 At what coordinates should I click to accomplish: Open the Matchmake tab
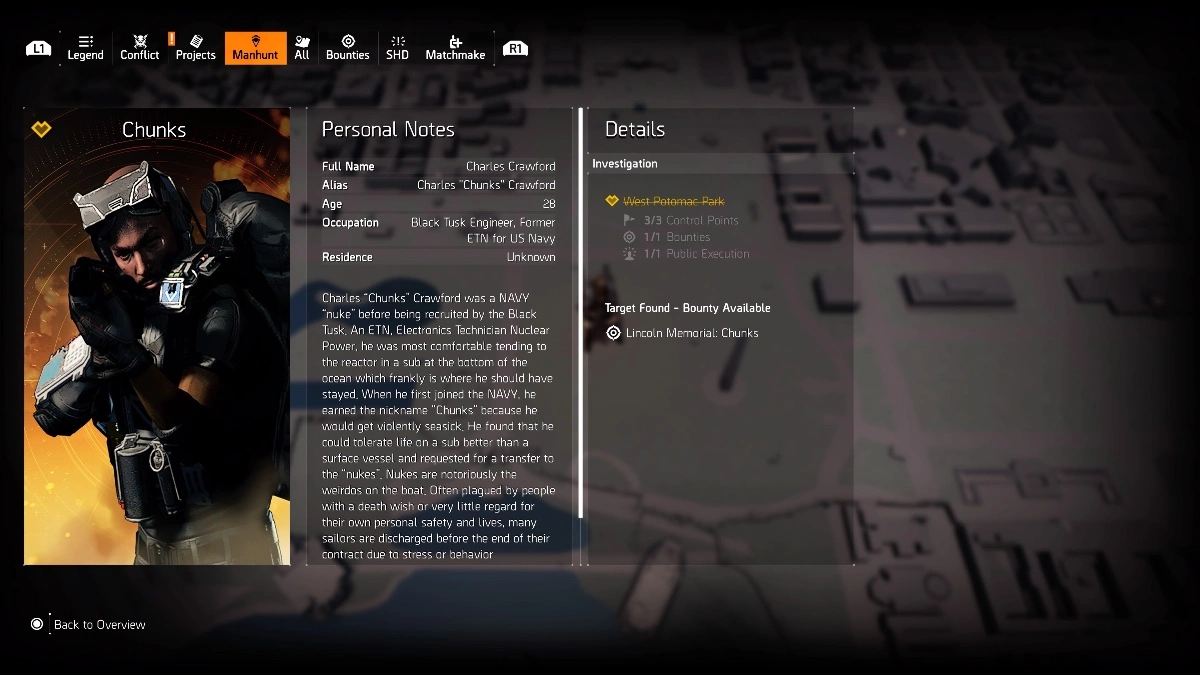[x=455, y=48]
